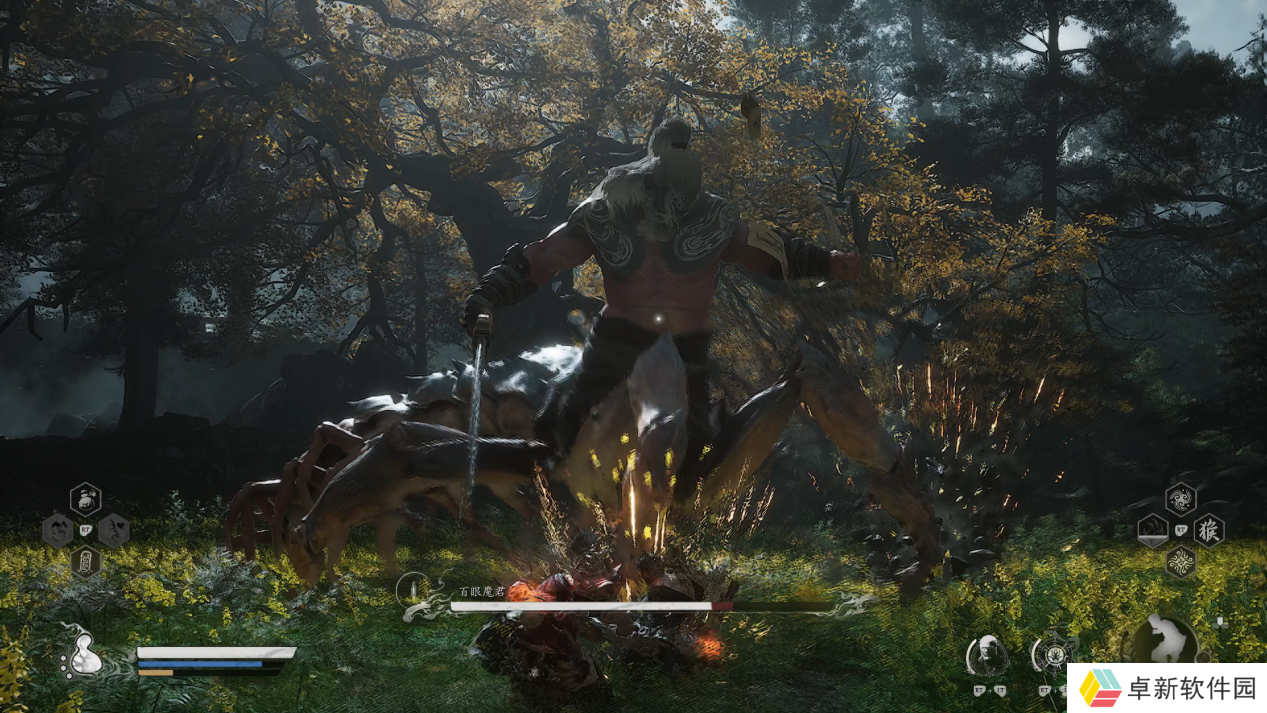Trigger the flame spell on cooldown
The height and width of the screenshot is (713, 1267).
pos(1153,530)
